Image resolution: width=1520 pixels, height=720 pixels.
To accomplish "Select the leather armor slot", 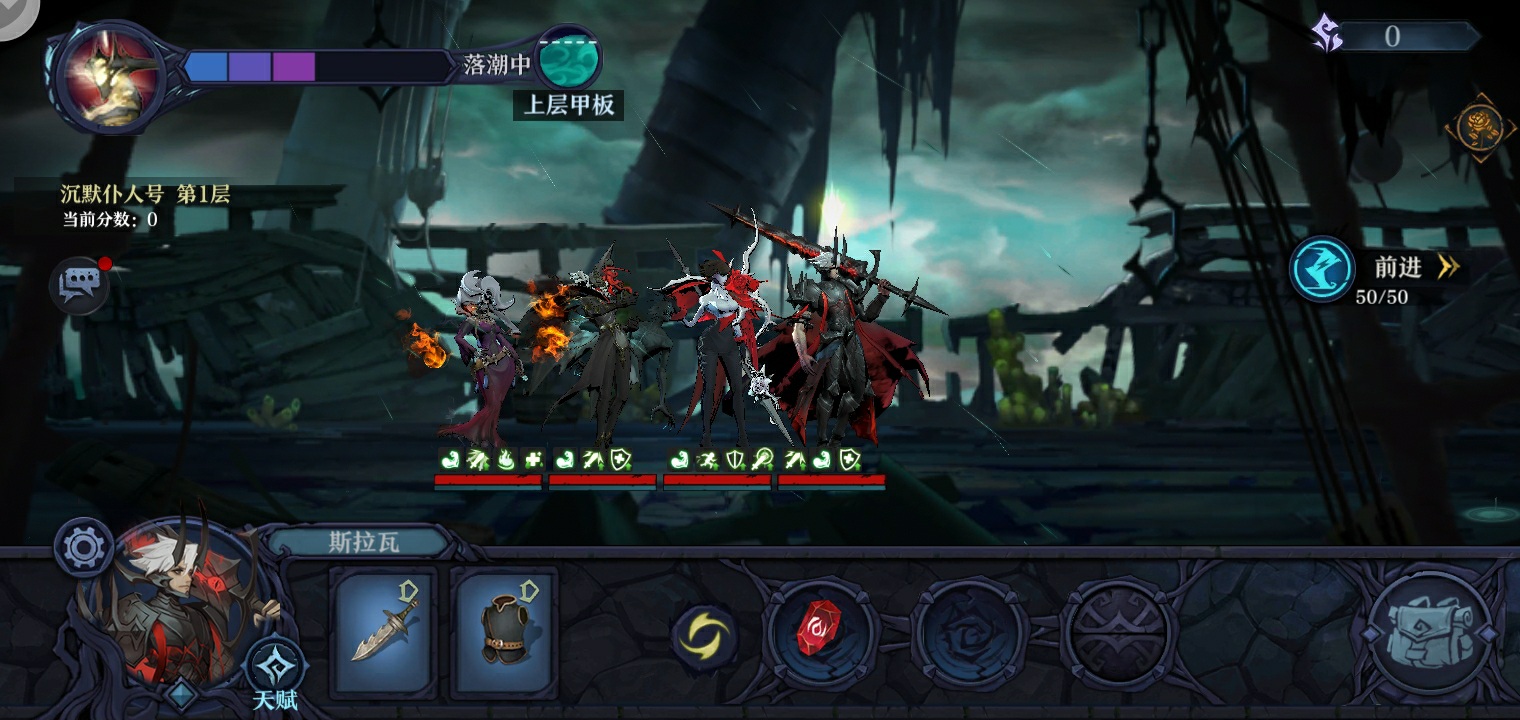I will [x=504, y=632].
